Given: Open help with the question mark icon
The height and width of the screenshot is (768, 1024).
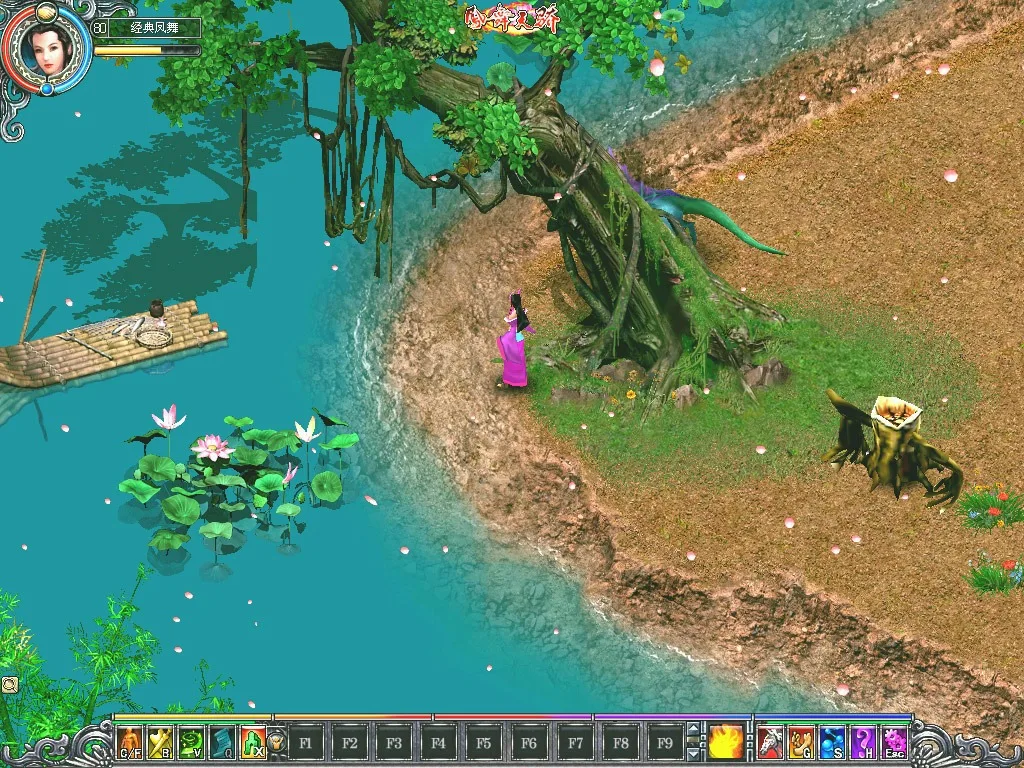Looking at the screenshot, I should 862,742.
